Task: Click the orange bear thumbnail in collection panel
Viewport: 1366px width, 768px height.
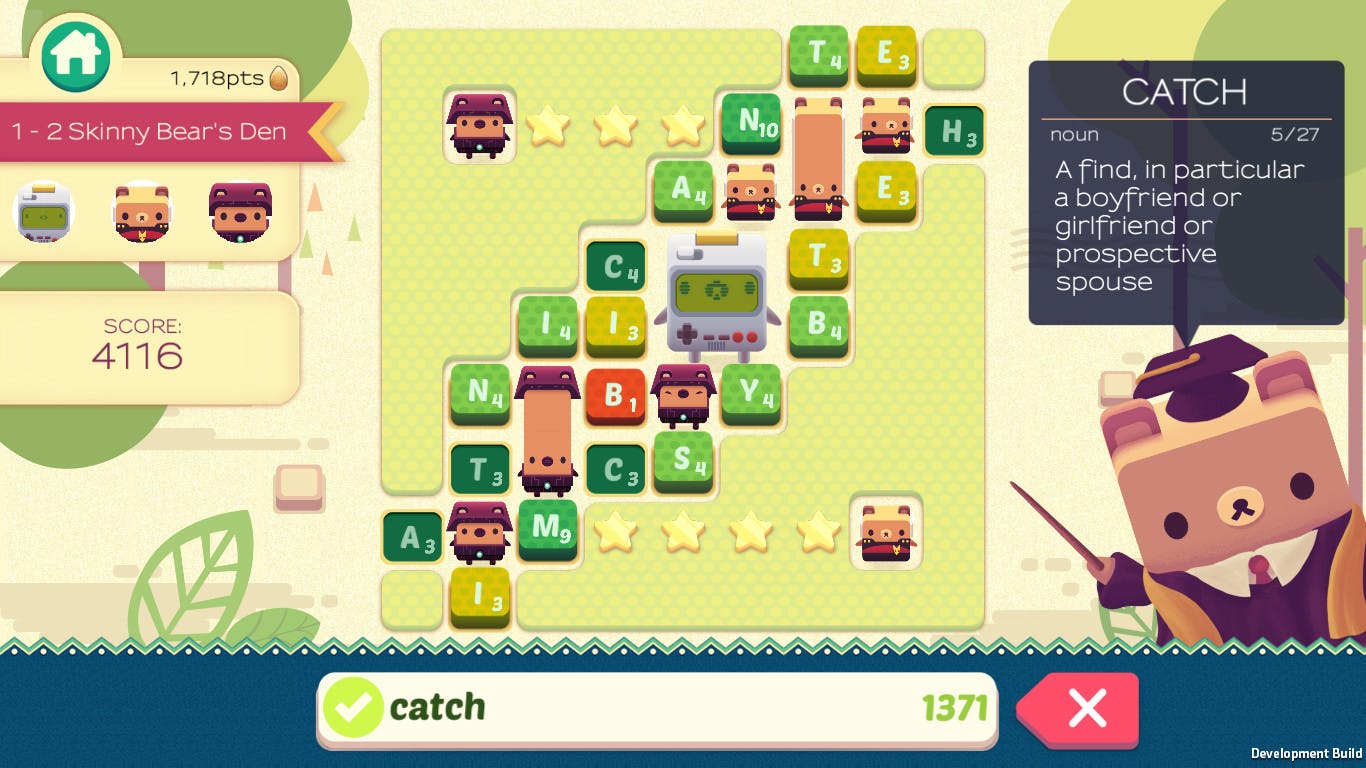Action: pyautogui.click(x=140, y=210)
